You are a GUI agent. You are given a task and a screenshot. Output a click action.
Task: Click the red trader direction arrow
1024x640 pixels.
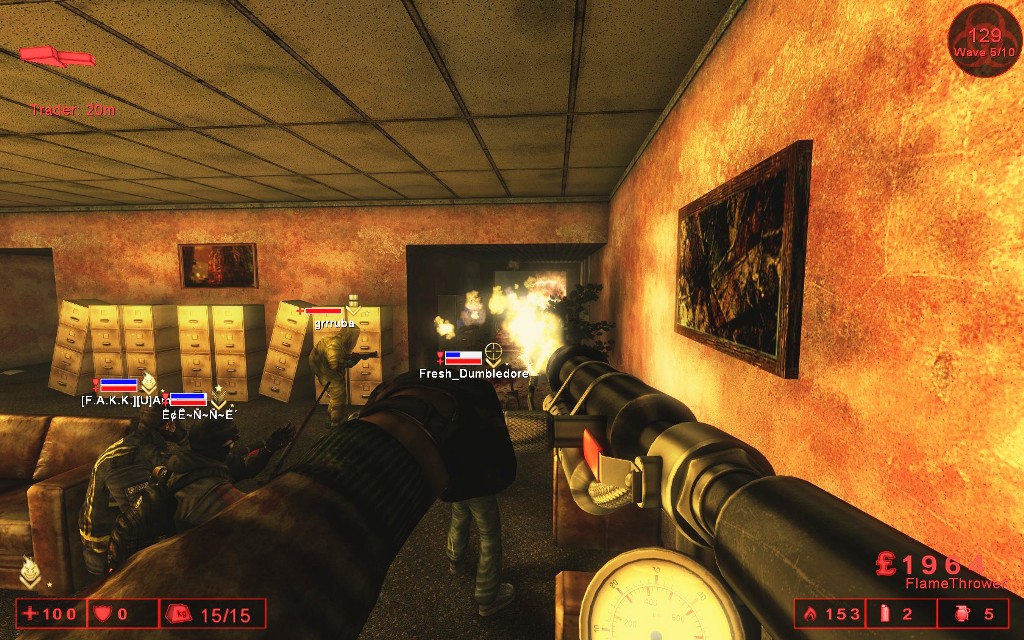(x=57, y=56)
